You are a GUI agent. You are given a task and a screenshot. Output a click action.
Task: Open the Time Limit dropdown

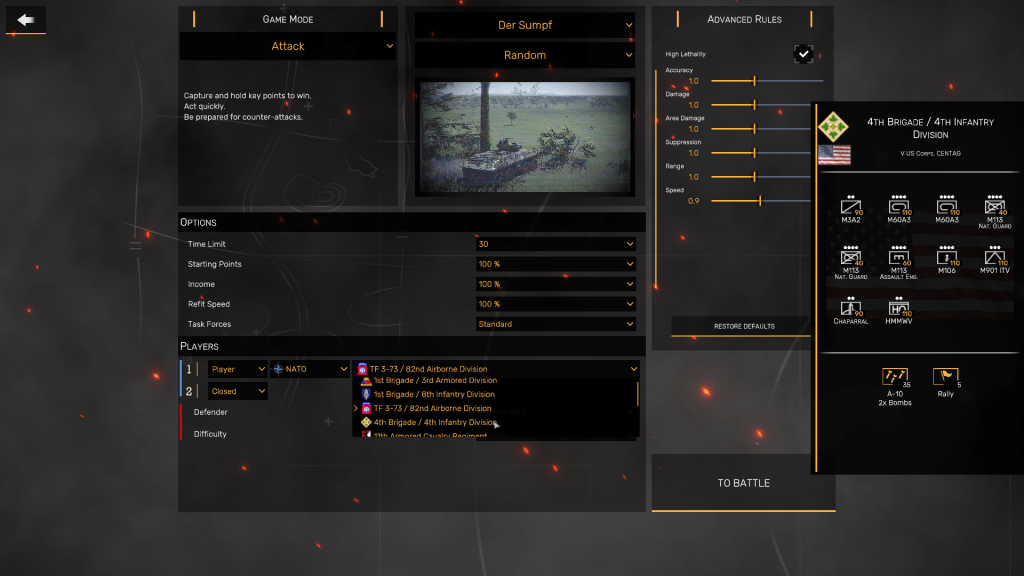coord(555,244)
